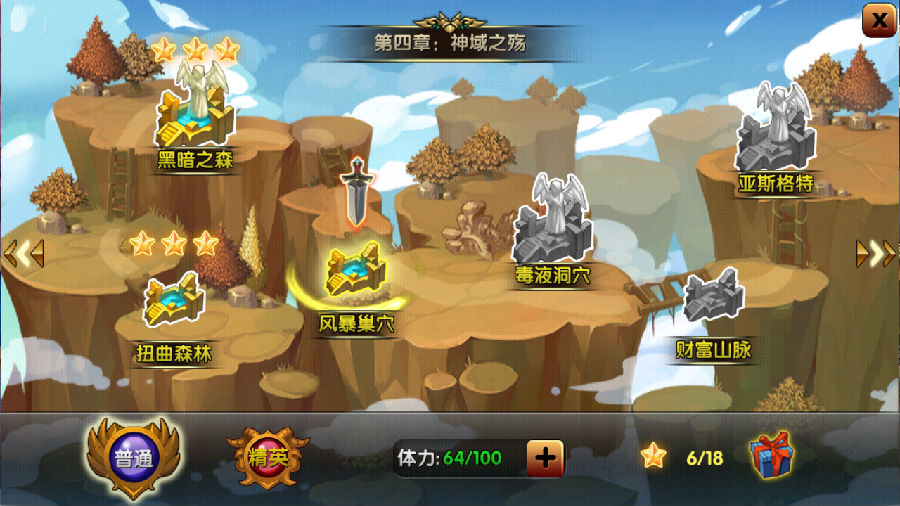Switch to 精英 elite difficulty
Image resolution: width=900 pixels, height=506 pixels.
(267, 459)
